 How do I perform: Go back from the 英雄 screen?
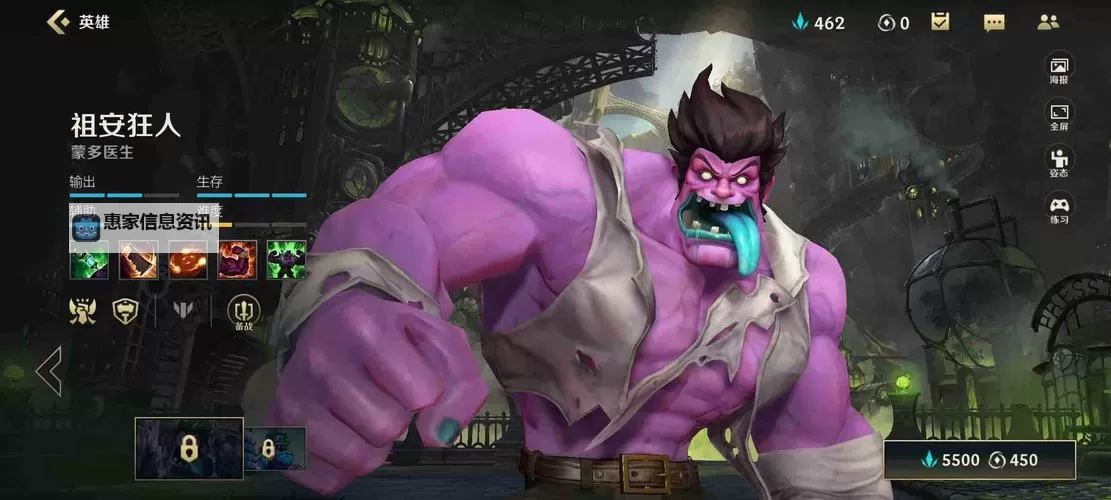coord(58,22)
